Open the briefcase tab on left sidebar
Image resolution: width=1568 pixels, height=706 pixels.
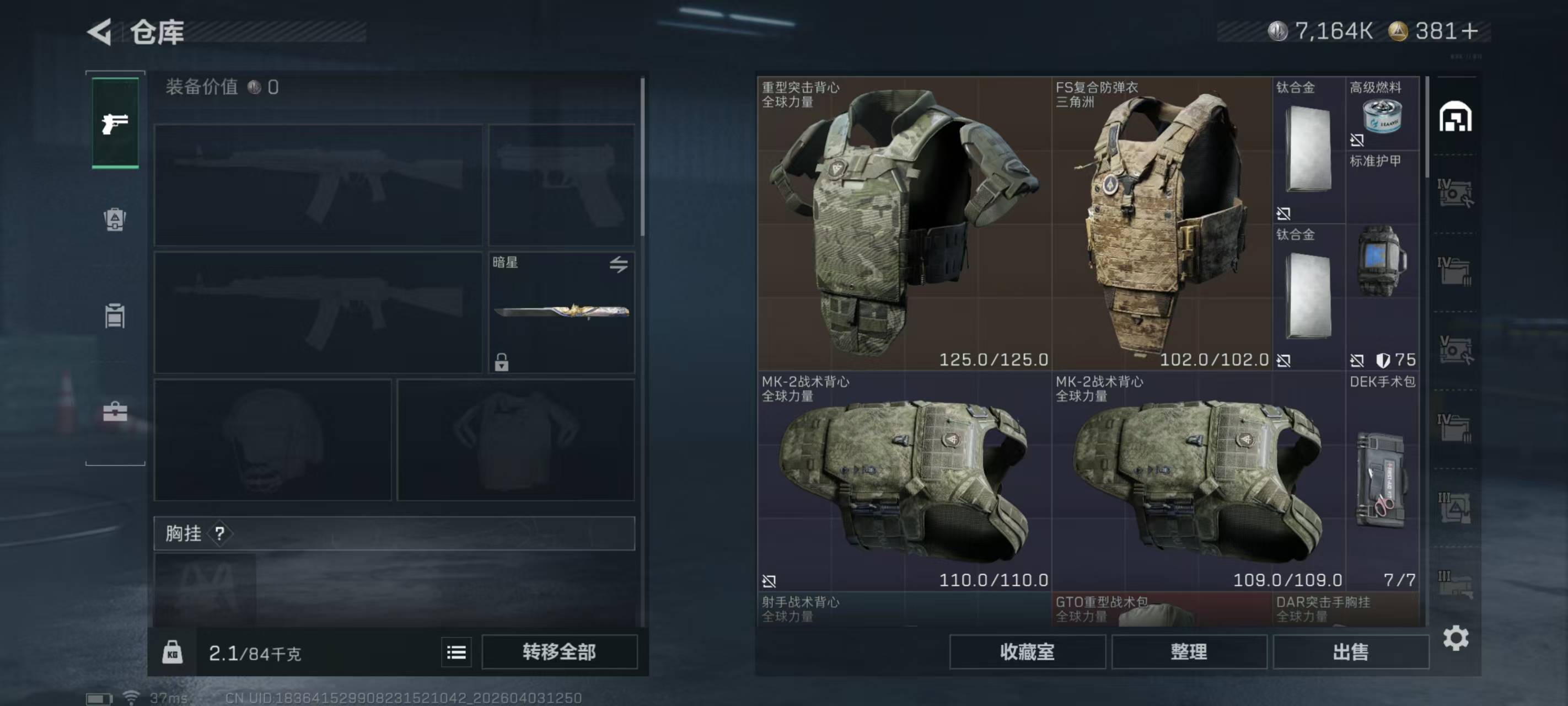pyautogui.click(x=115, y=413)
